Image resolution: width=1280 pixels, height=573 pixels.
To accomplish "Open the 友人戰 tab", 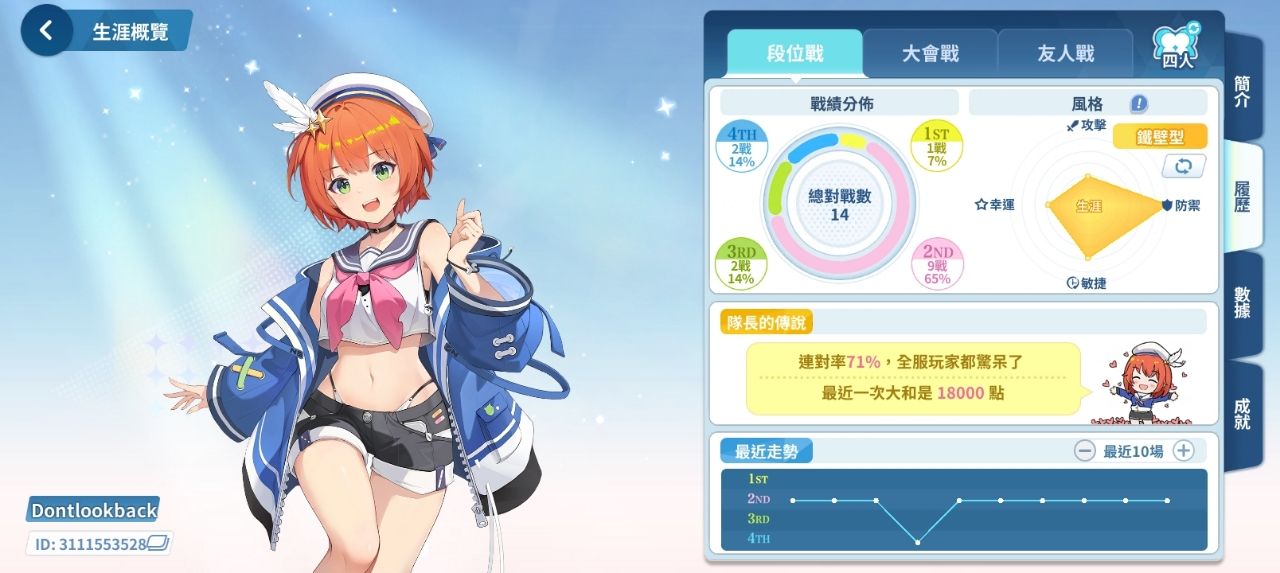I will (x=1065, y=54).
